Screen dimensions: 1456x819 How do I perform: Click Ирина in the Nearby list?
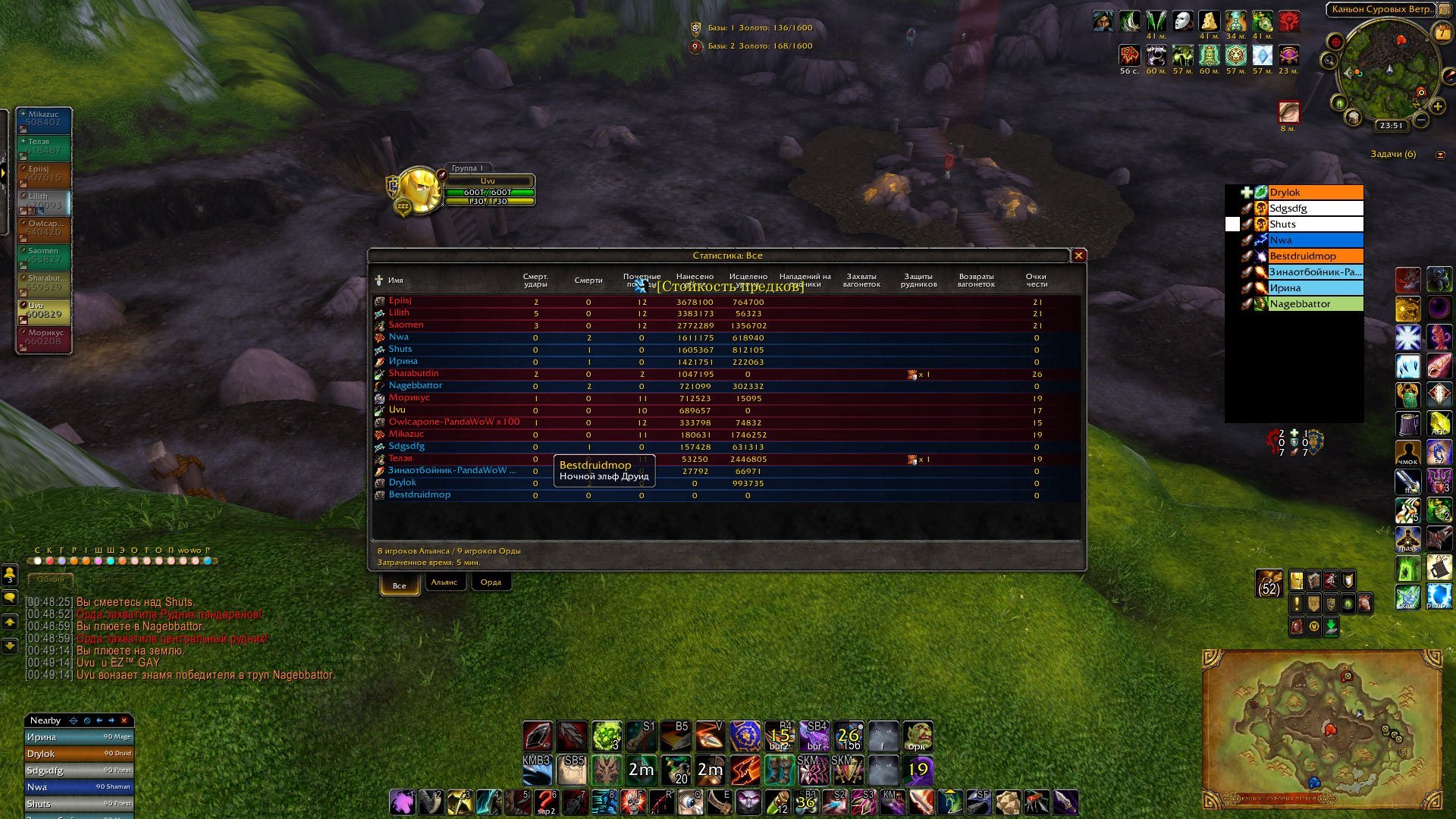(x=79, y=737)
